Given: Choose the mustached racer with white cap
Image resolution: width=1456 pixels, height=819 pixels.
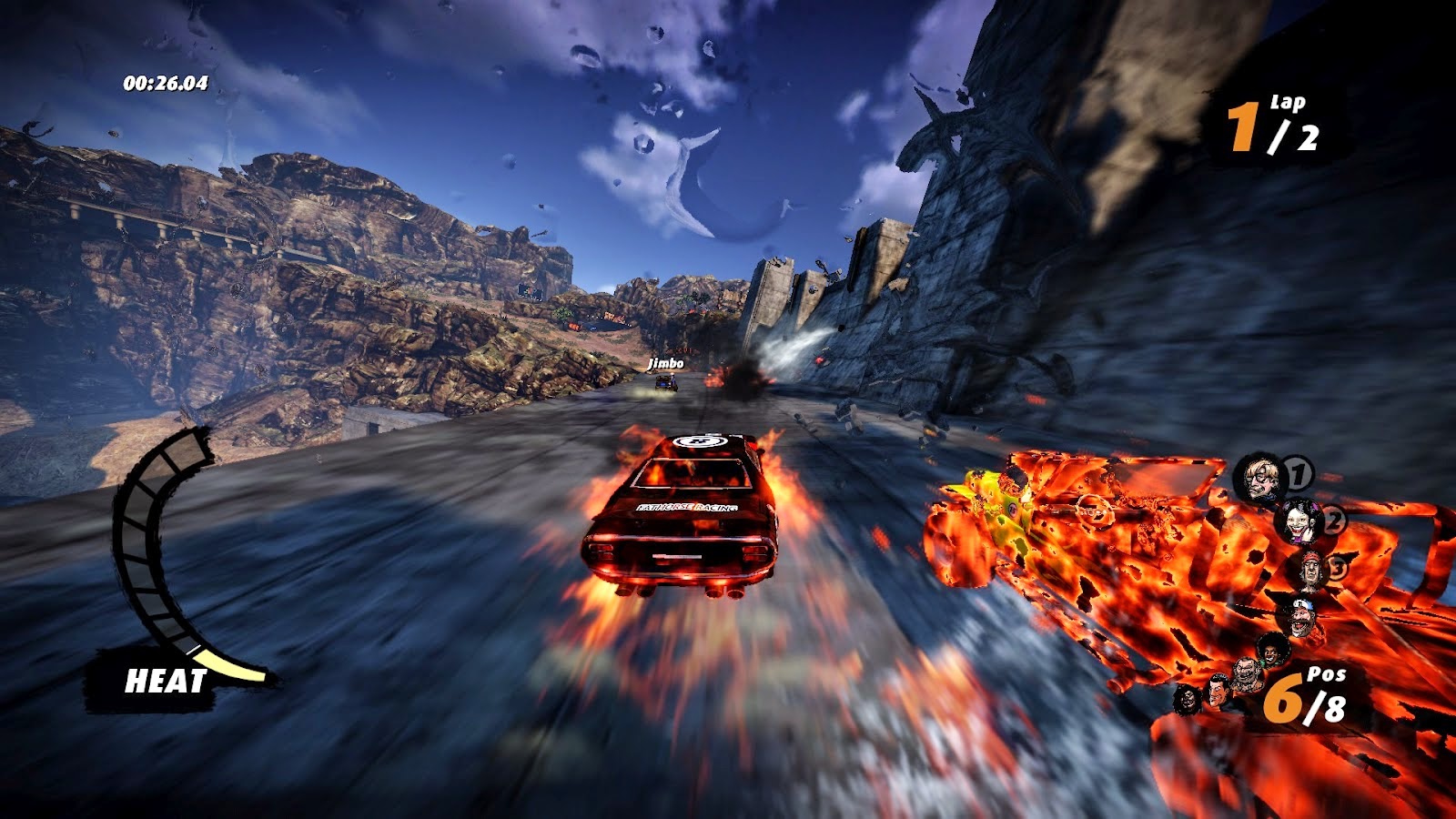Looking at the screenshot, I should (1301, 616).
